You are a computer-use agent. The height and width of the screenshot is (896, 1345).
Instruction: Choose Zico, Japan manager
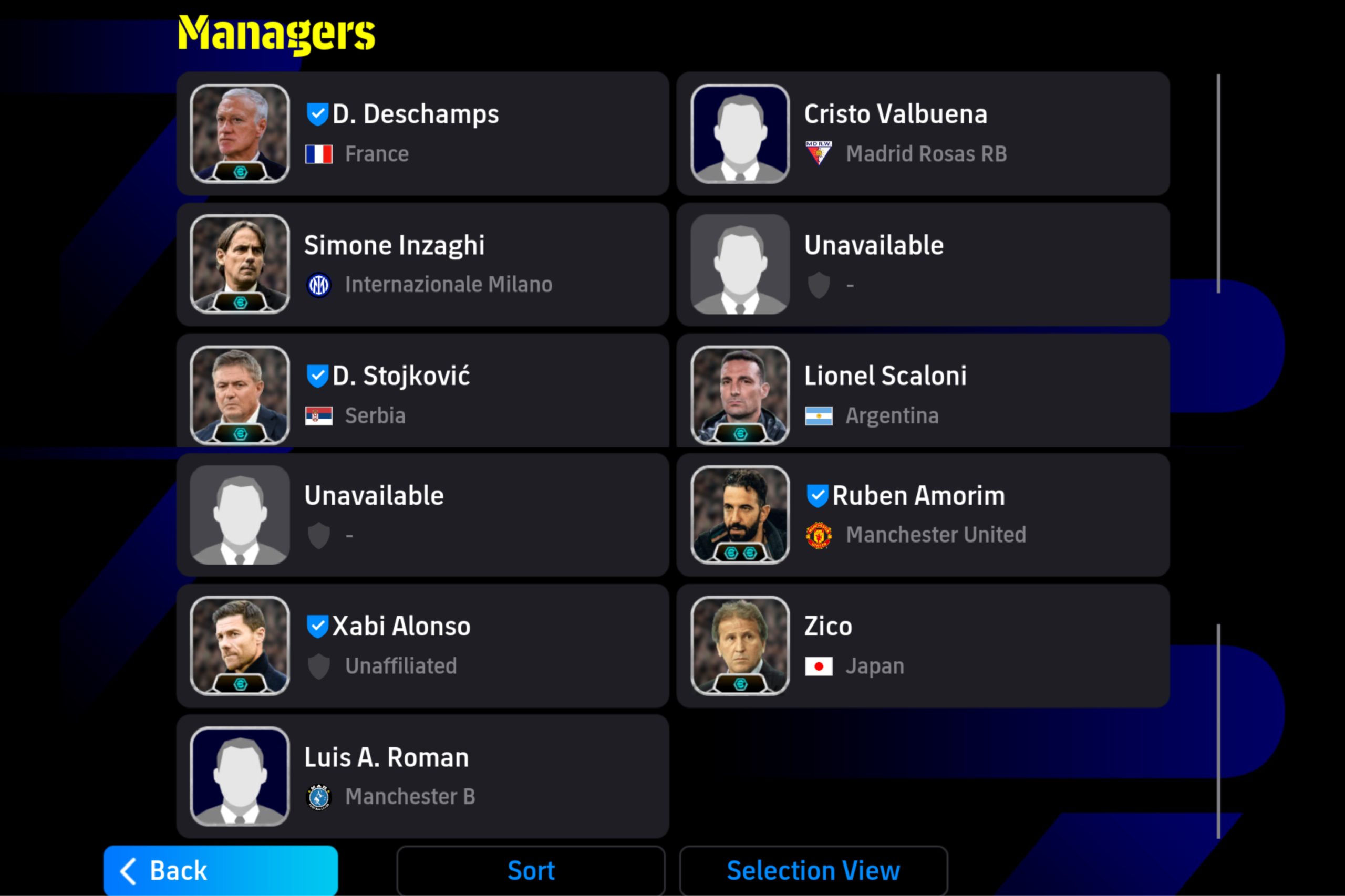923,645
